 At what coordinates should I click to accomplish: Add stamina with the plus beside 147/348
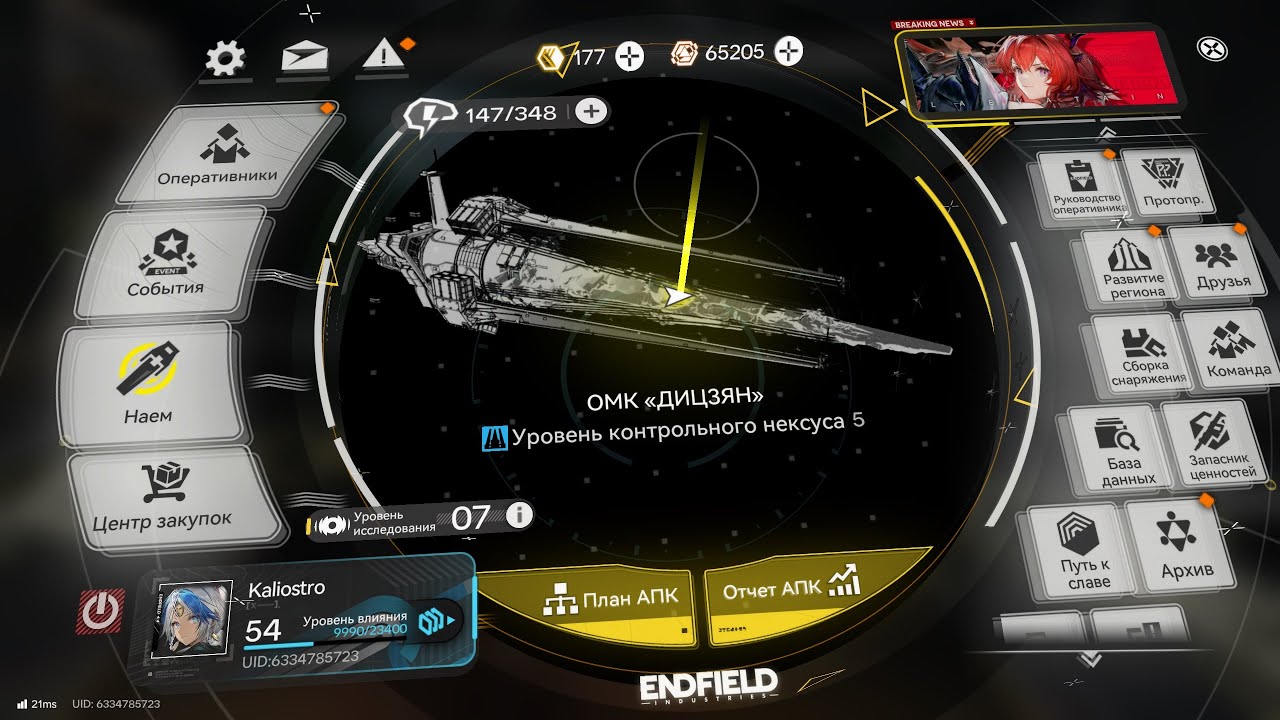click(x=592, y=111)
